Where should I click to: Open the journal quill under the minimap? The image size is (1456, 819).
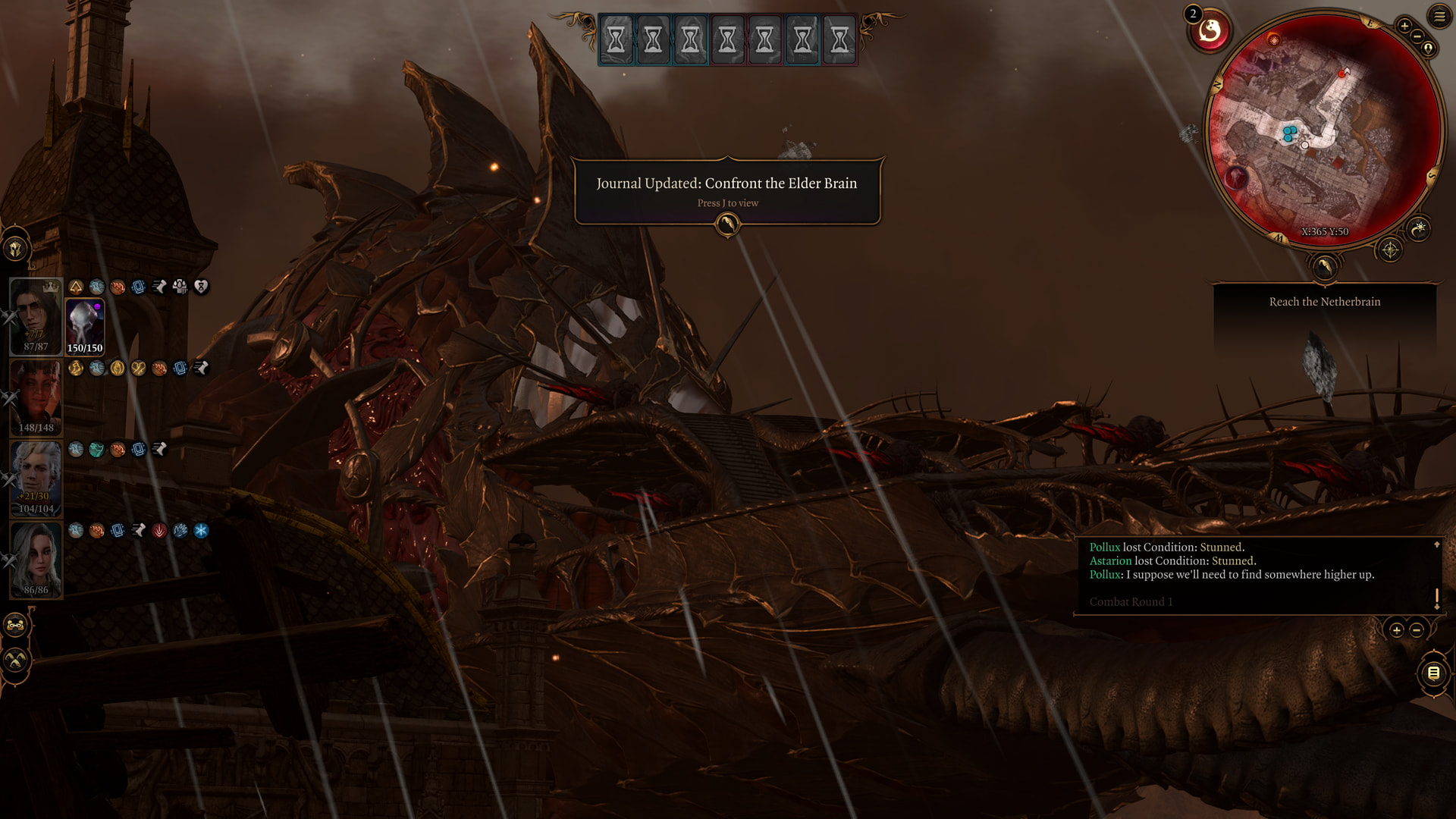click(x=1324, y=267)
